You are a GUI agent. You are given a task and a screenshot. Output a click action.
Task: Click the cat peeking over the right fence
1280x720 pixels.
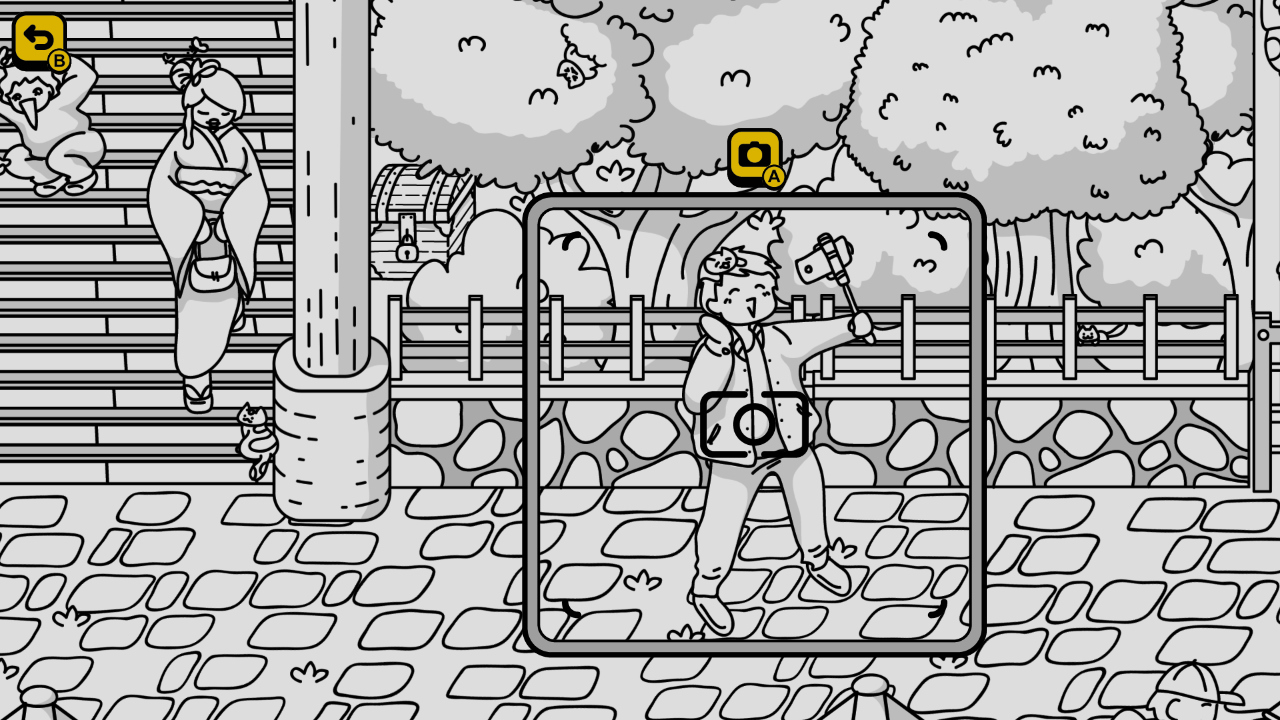(1090, 335)
